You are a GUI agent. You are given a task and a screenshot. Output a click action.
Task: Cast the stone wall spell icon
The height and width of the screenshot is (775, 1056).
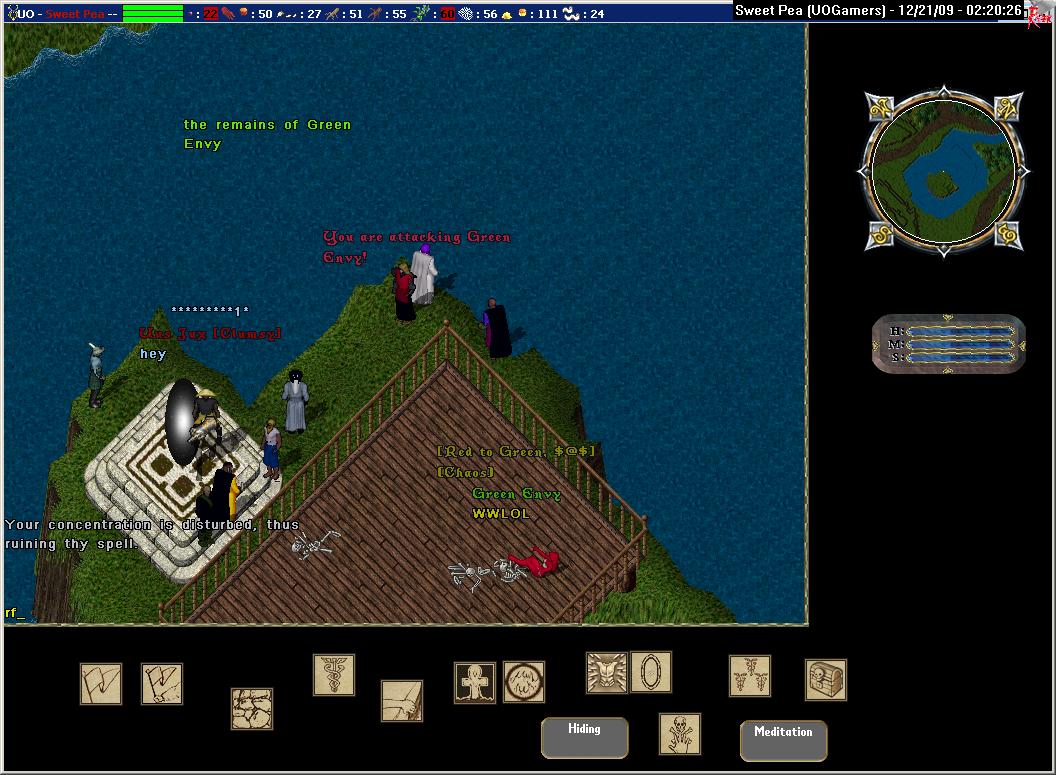click(252, 708)
